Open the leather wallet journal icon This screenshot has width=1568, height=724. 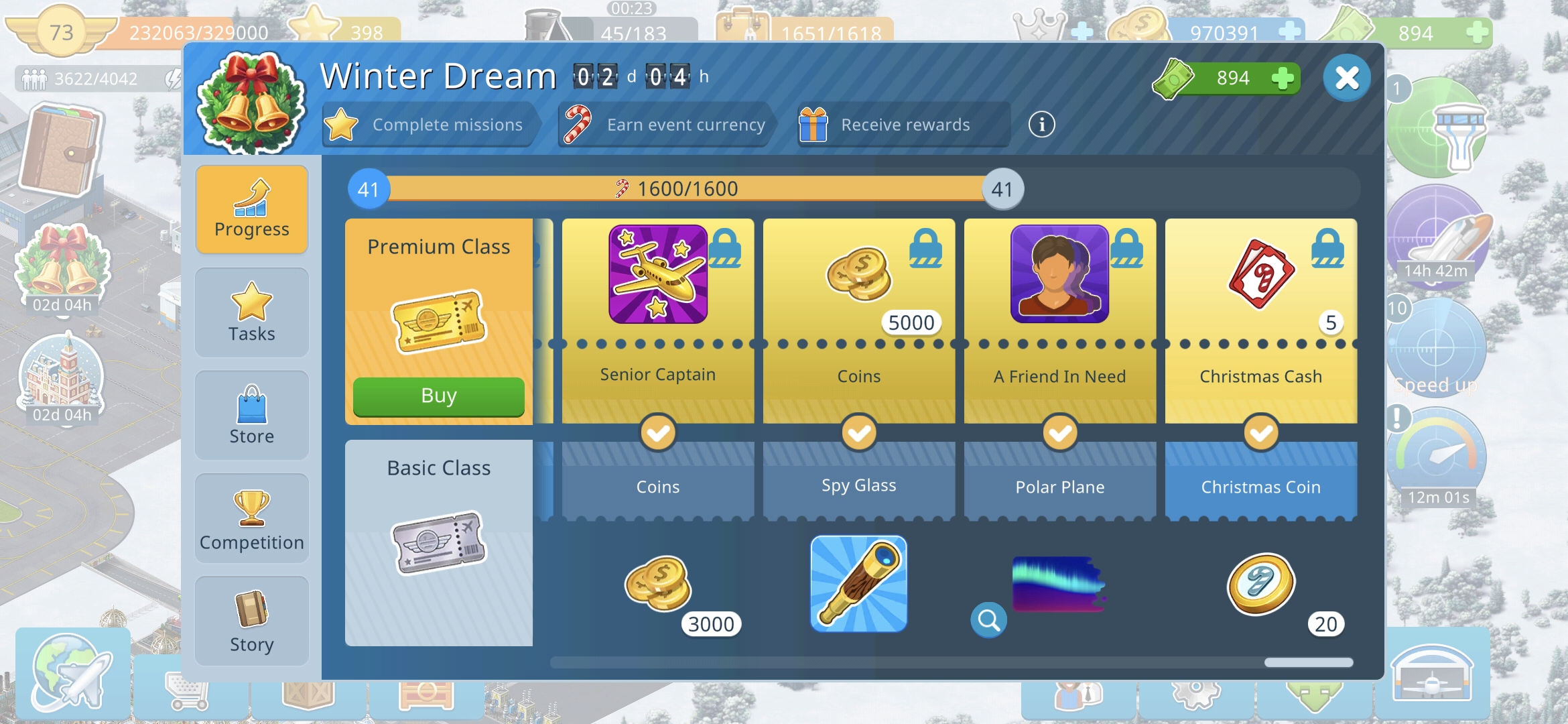point(60,149)
